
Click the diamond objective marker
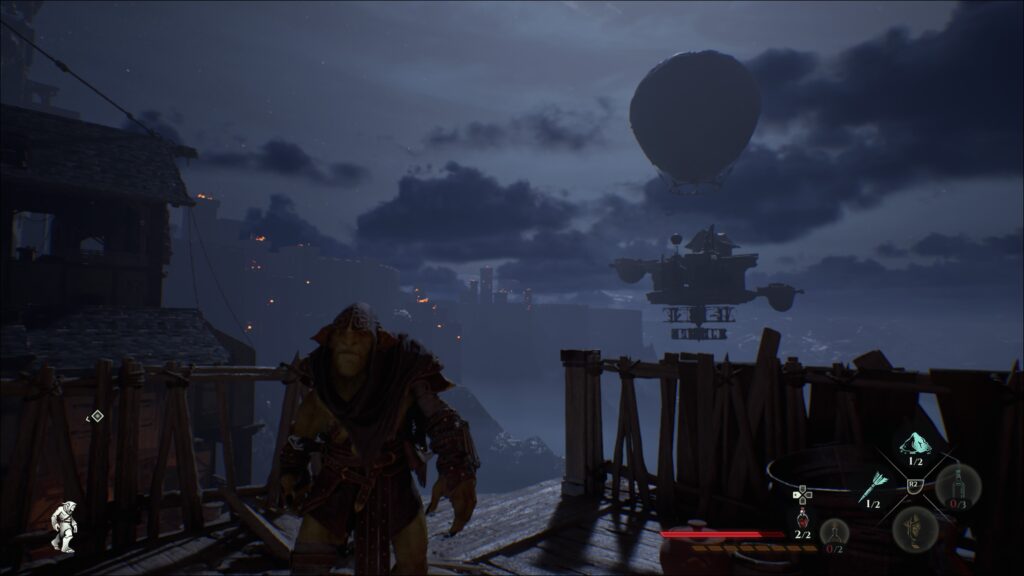click(x=96, y=416)
